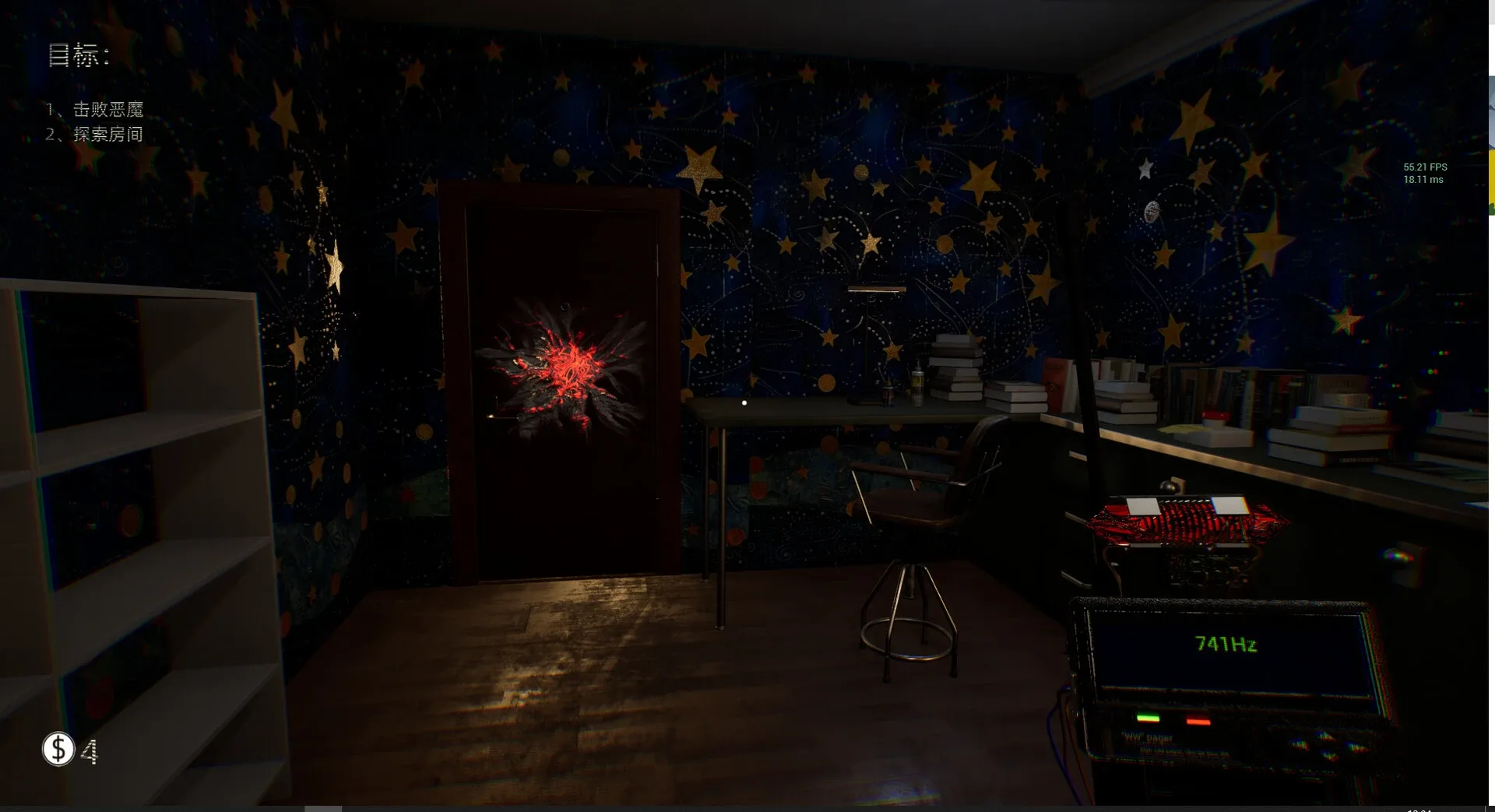Toggle the red indicator light on the pager
Screen dimensions: 1495x812
tap(1198, 720)
